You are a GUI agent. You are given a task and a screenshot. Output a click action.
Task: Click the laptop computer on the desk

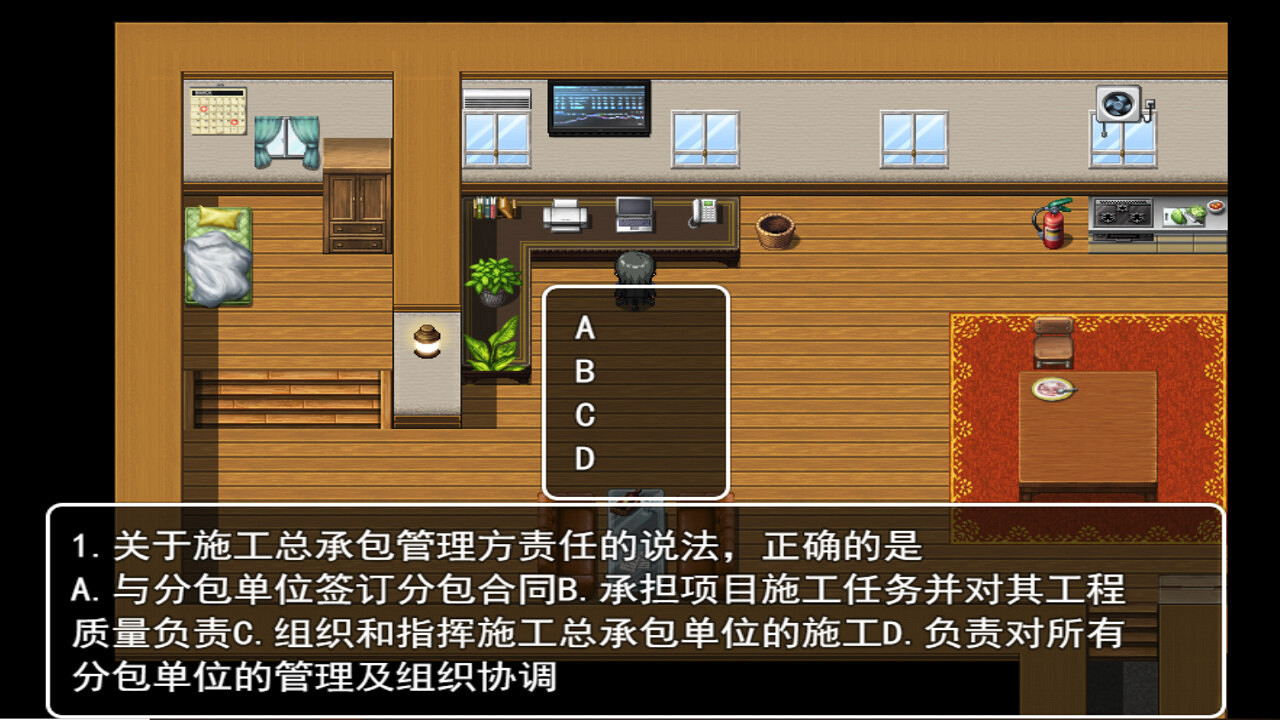pos(633,214)
